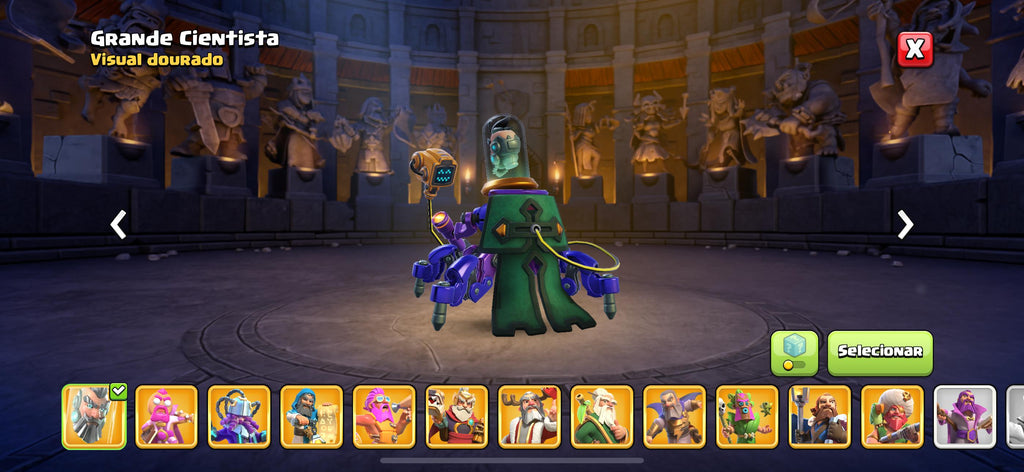This screenshot has width=1024, height=472.
Task: Tap the green Selecionar button
Action: click(879, 352)
